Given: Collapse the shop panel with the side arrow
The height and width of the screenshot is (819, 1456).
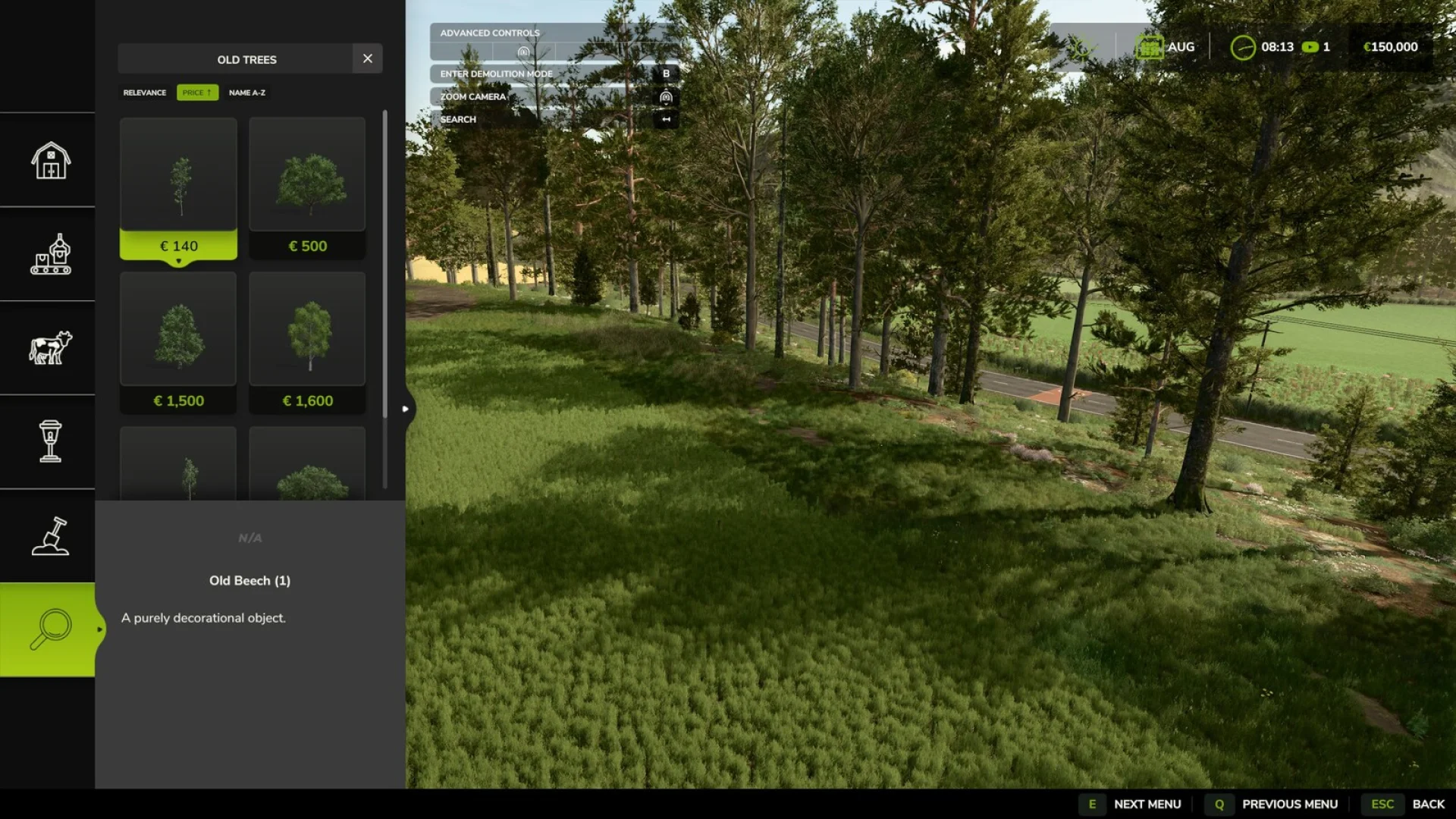Looking at the screenshot, I should tap(406, 408).
